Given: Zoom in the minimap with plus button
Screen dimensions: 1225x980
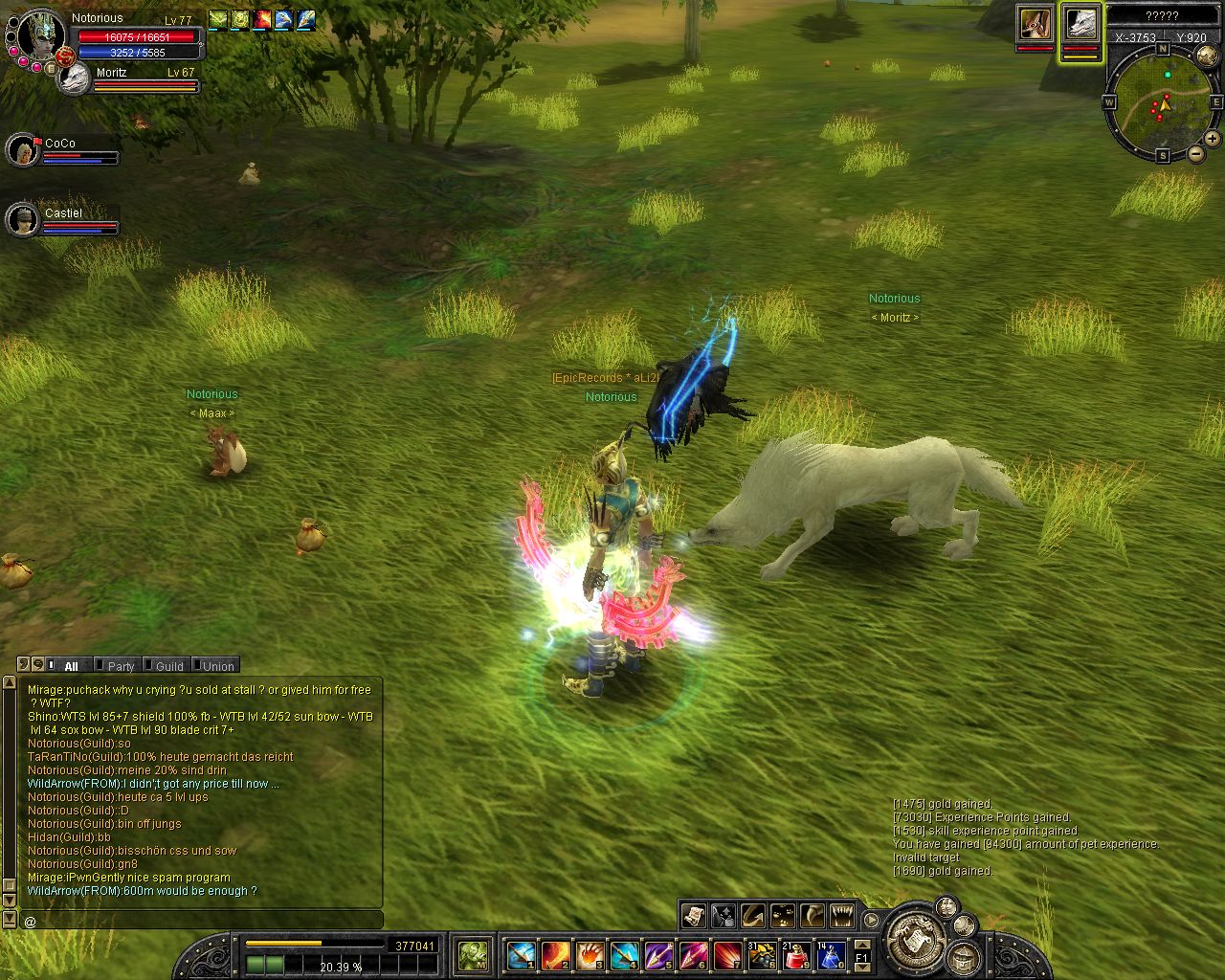Looking at the screenshot, I should pos(1212,139).
